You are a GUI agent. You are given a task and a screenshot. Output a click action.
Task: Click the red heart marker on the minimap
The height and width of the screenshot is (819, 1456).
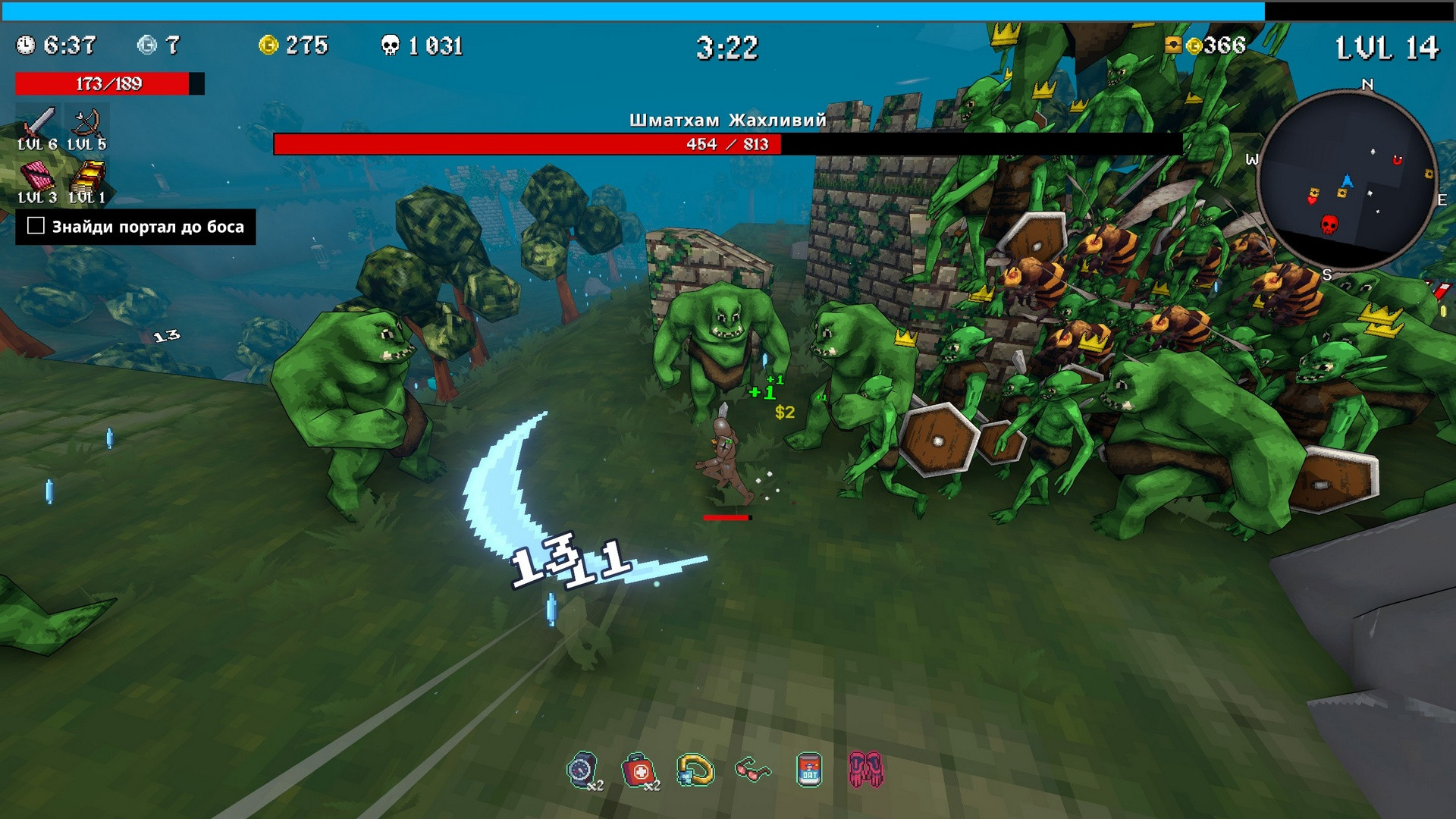pyautogui.click(x=1312, y=200)
